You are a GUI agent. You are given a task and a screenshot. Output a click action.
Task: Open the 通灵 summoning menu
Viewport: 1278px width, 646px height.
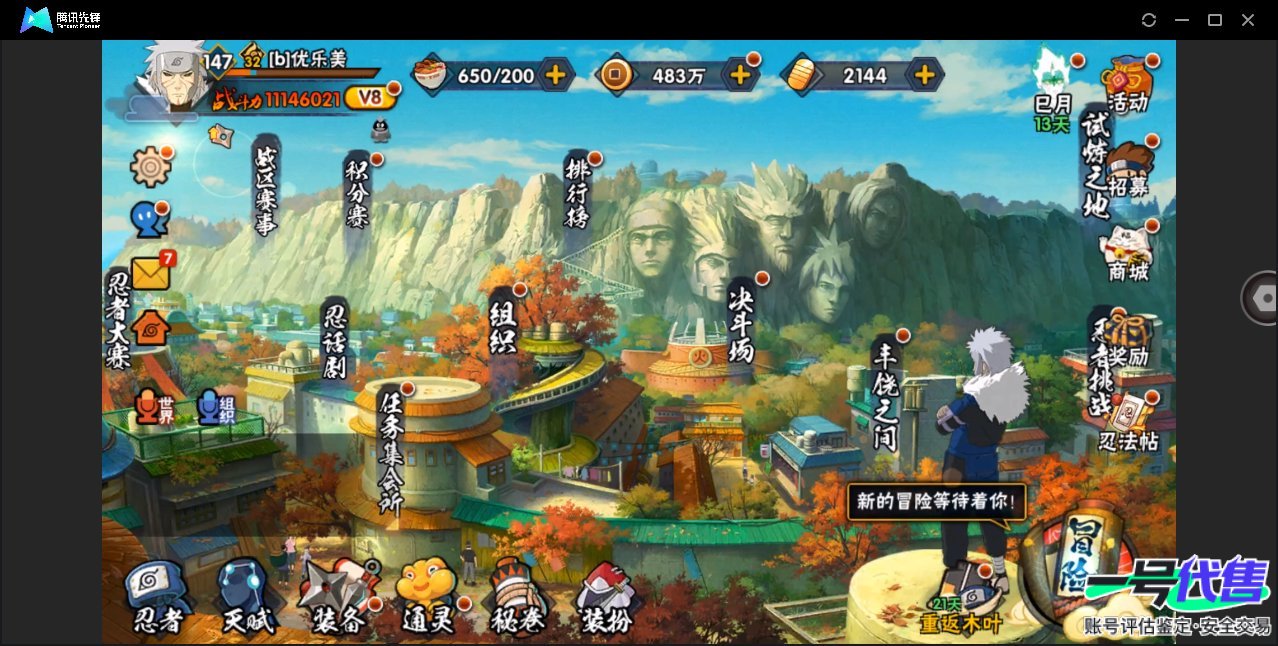[428, 597]
